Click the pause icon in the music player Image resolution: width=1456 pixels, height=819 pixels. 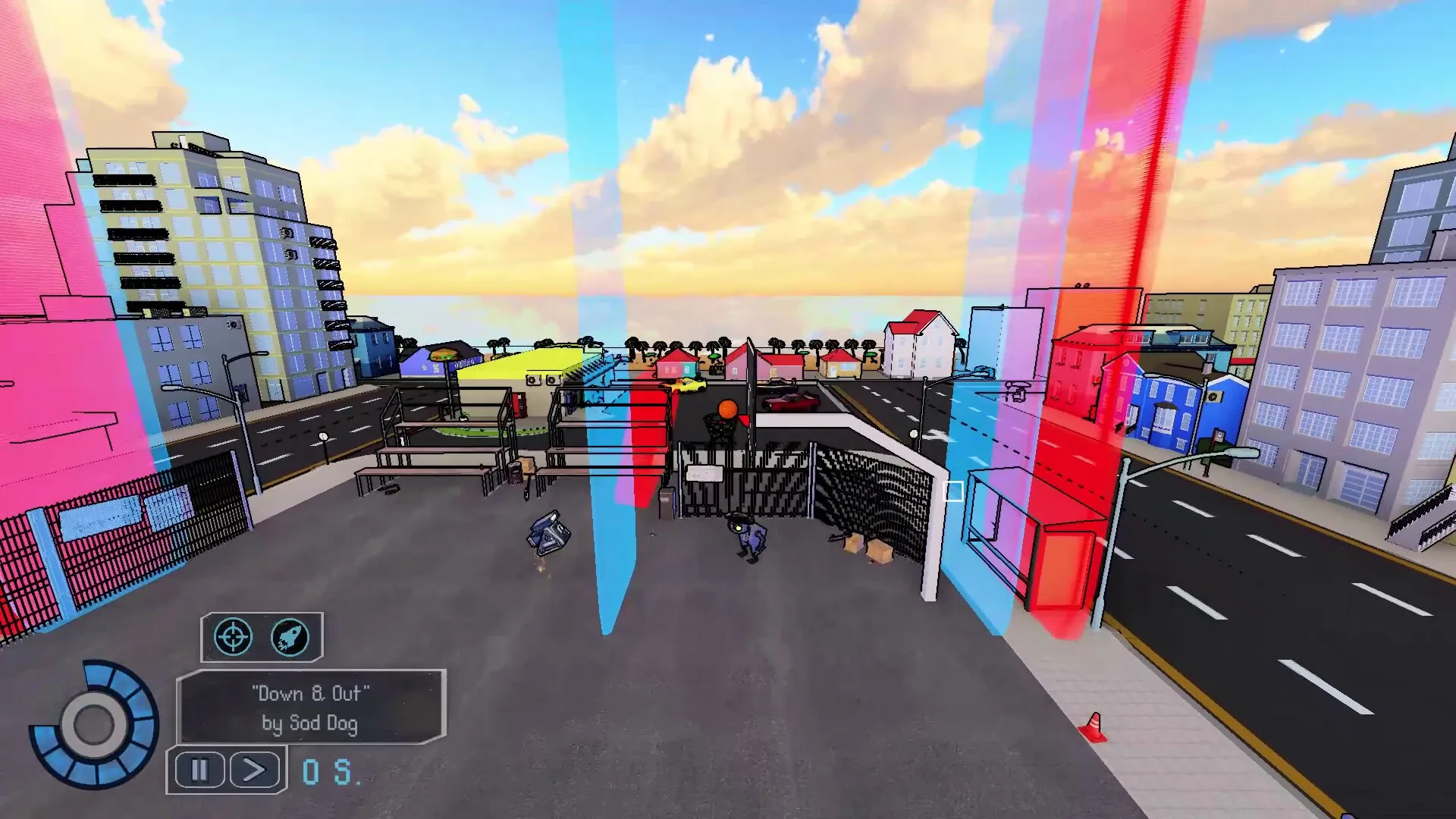198,770
